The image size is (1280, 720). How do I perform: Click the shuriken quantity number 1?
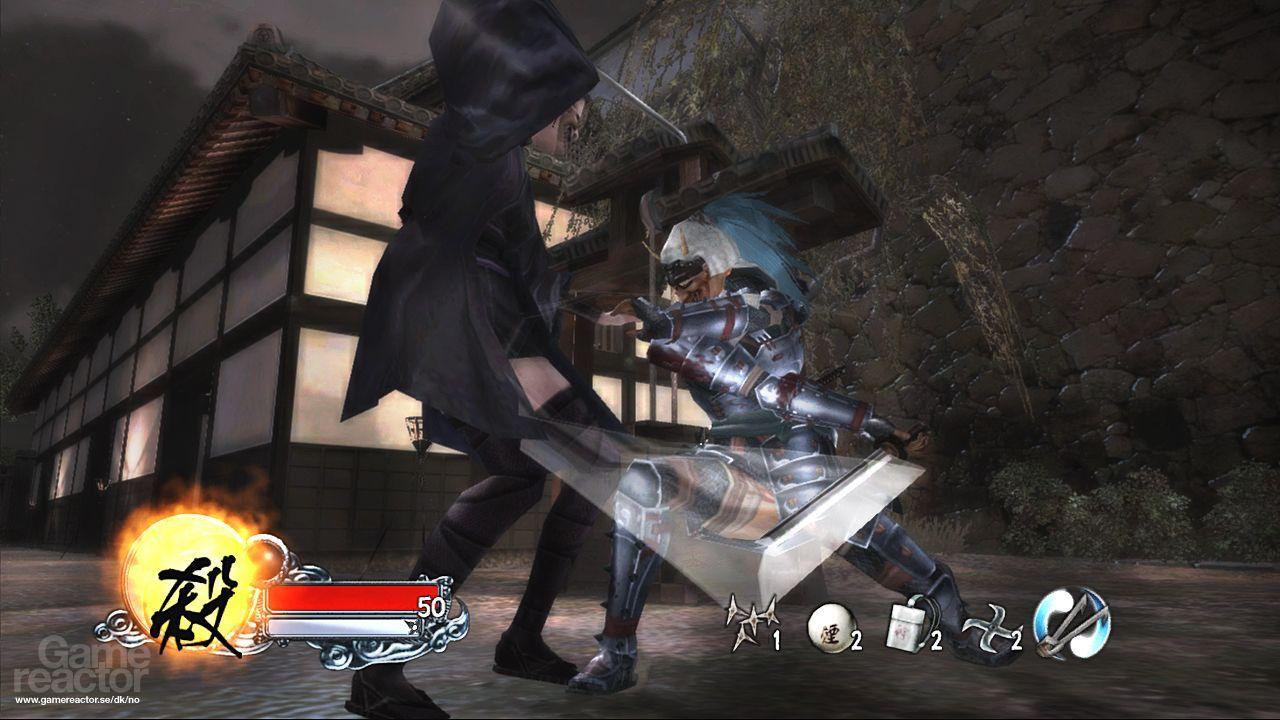pos(776,639)
